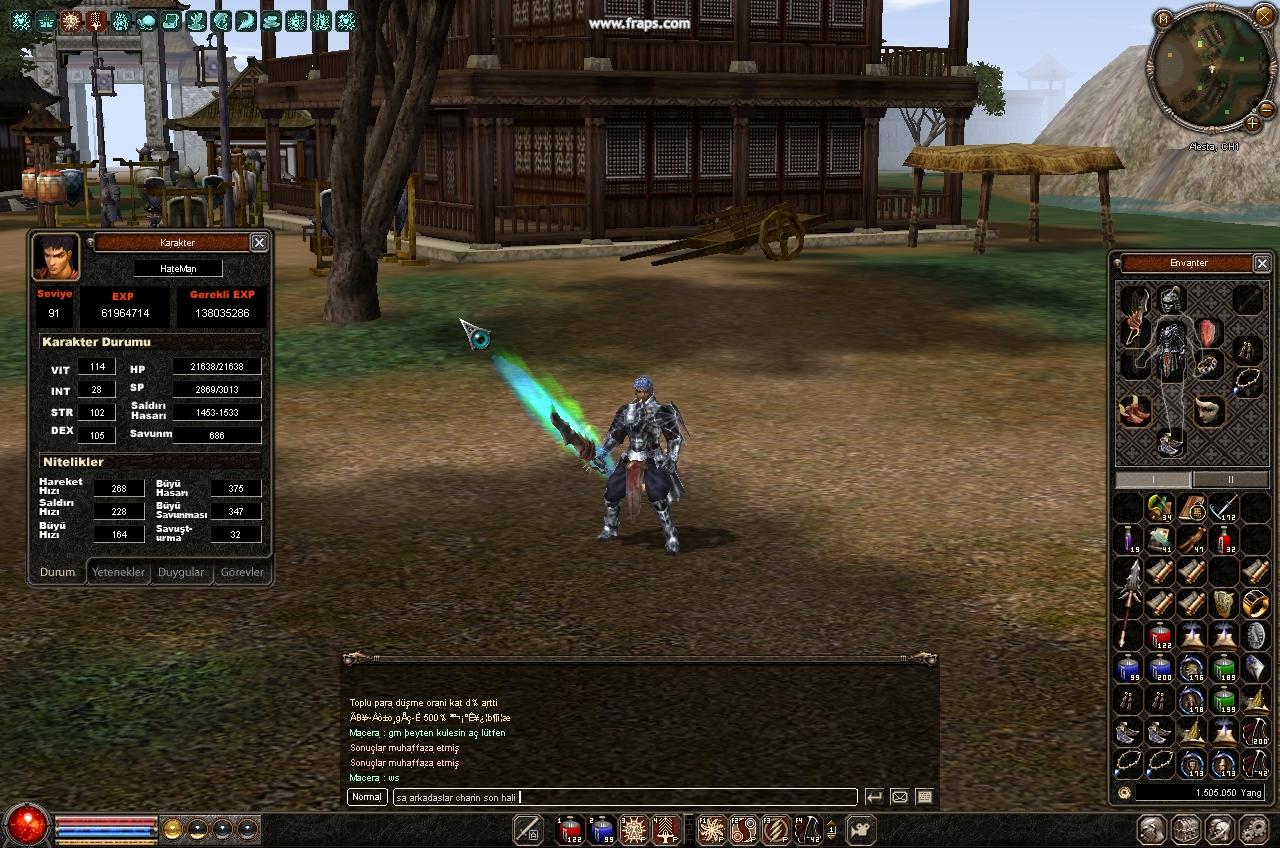
Task: Select the red HP potion in the hotbar
Action: point(567,828)
